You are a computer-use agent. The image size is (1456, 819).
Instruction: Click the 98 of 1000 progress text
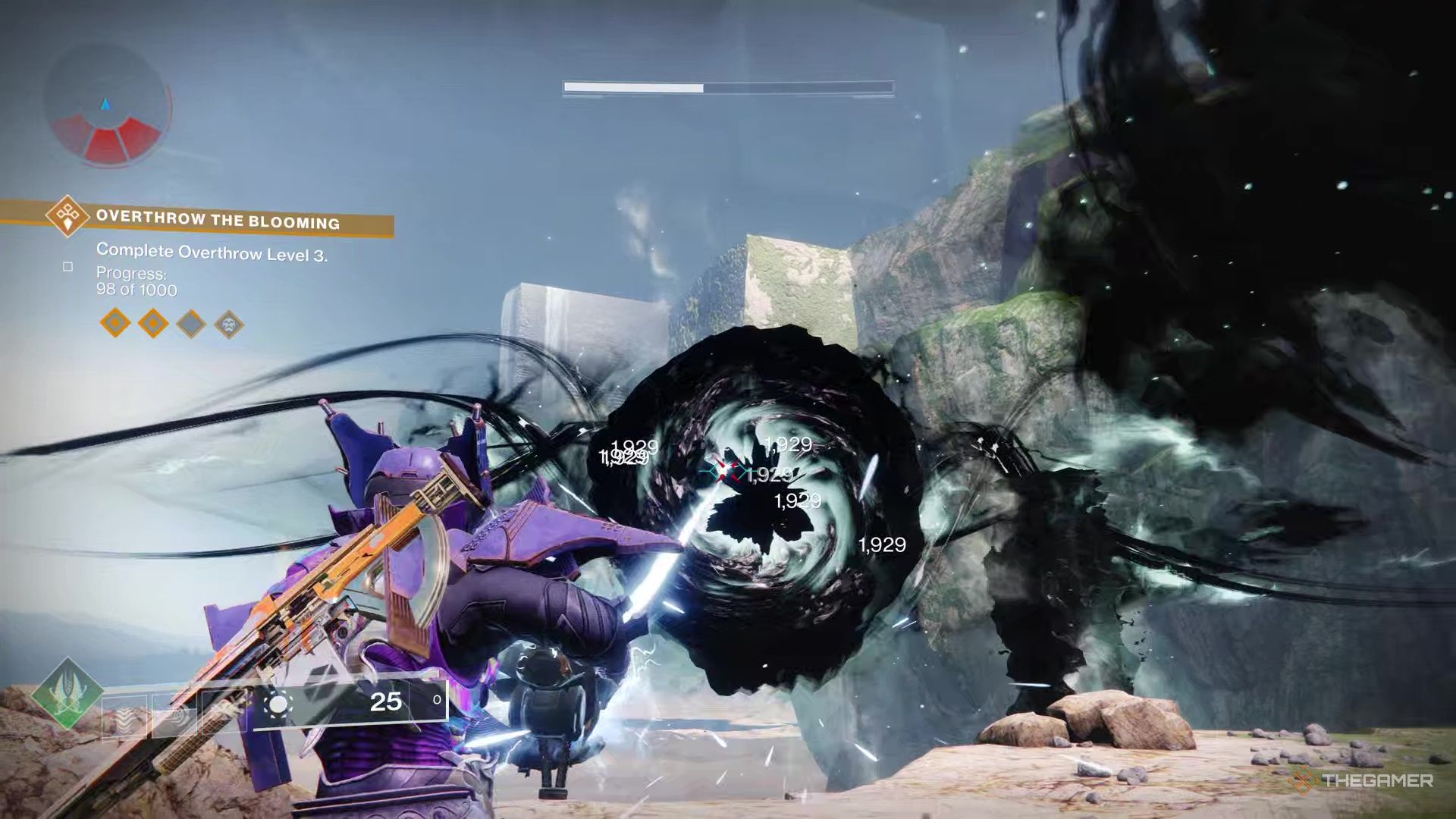tap(136, 289)
